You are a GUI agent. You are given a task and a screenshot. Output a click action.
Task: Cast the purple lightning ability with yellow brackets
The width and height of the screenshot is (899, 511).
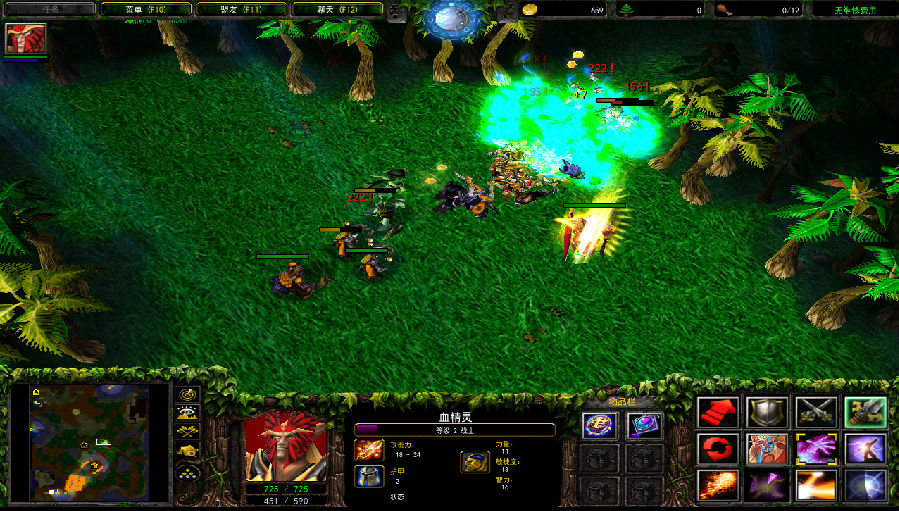point(816,449)
